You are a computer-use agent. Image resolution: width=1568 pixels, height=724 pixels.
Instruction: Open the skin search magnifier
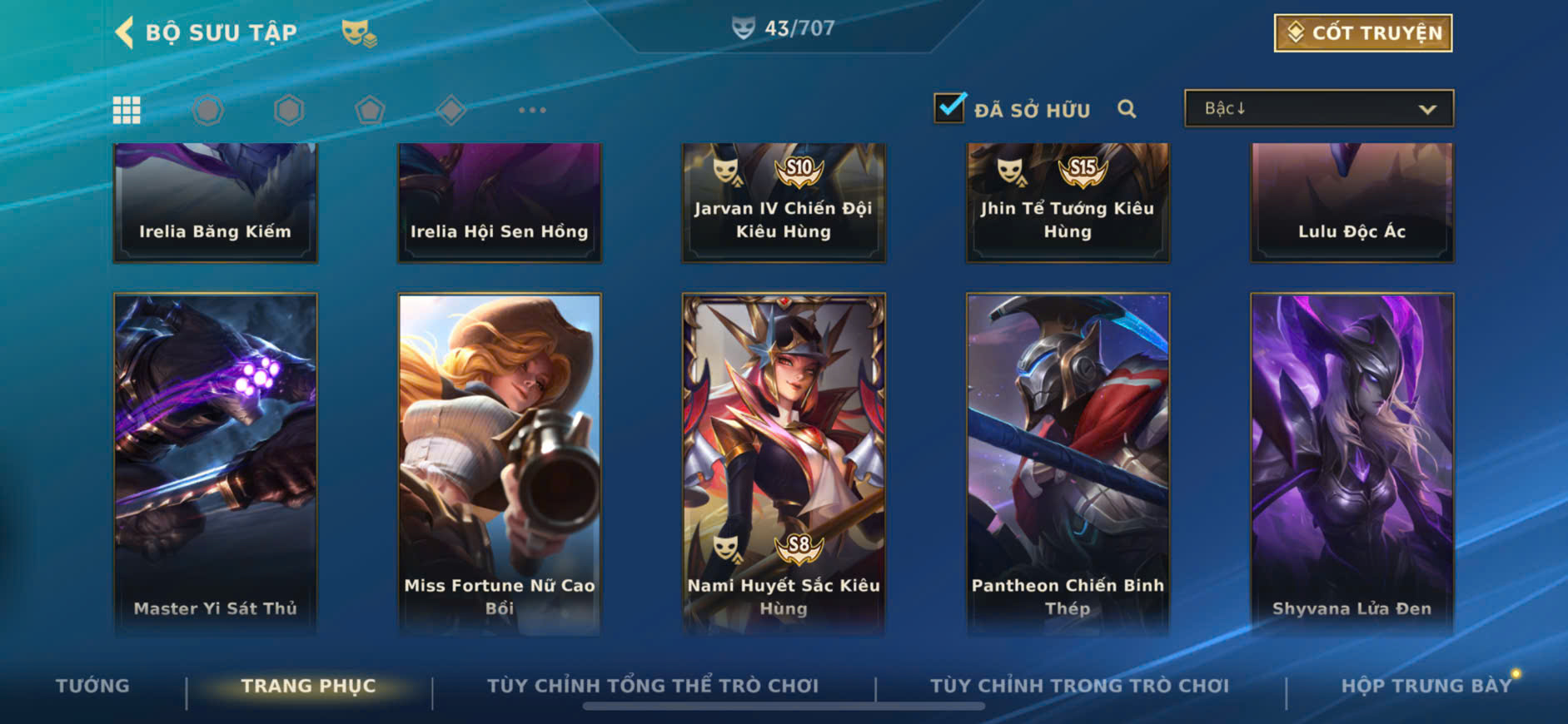[1127, 109]
